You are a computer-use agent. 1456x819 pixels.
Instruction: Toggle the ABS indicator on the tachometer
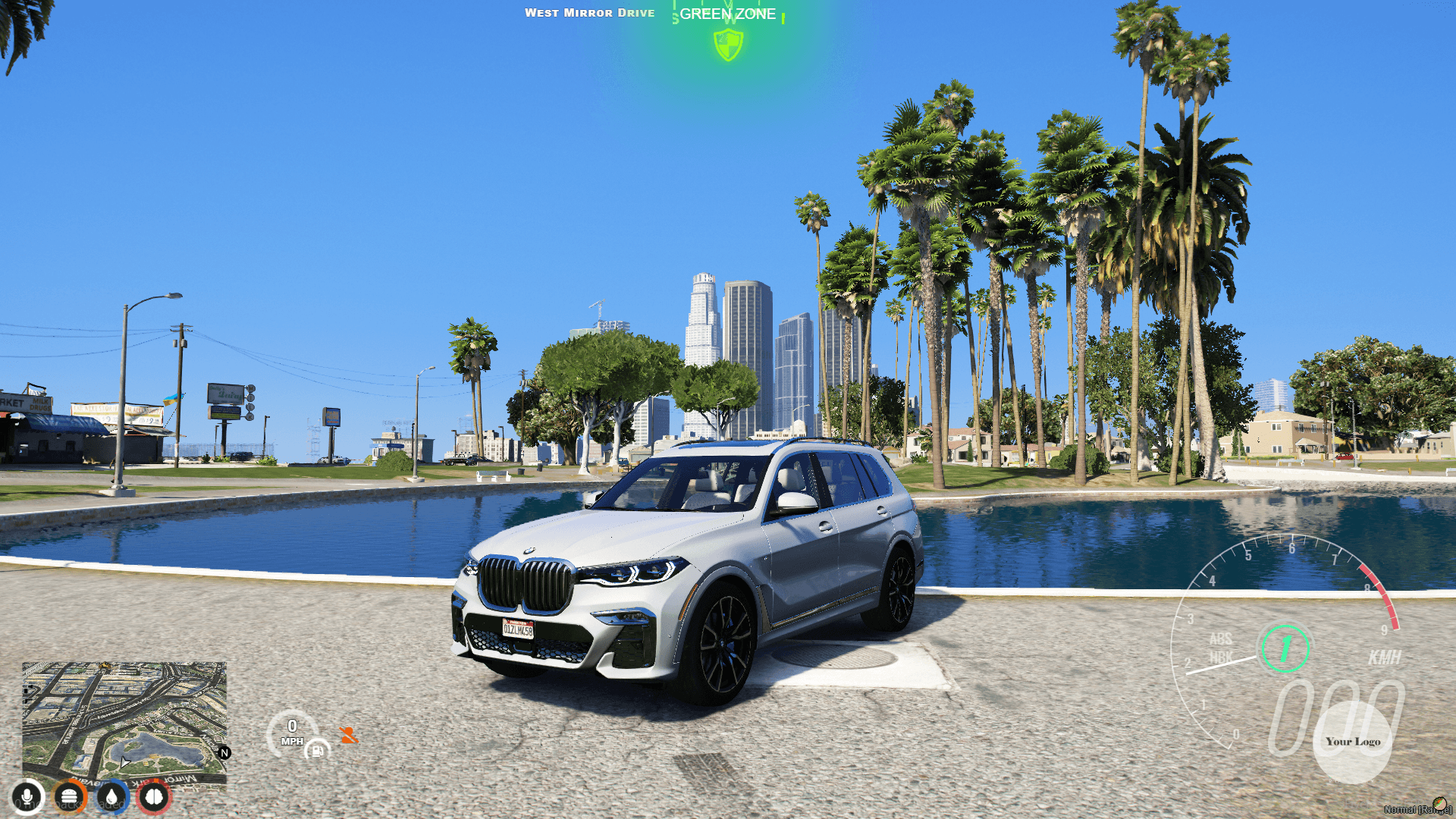1221,639
